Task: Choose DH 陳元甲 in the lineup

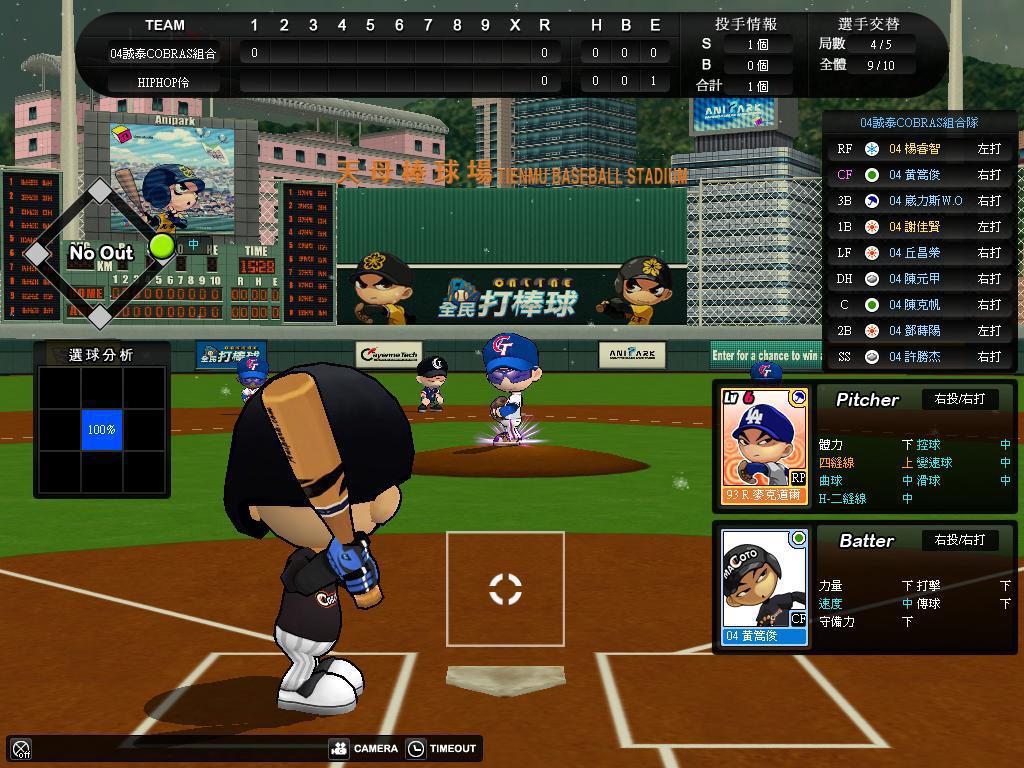Action: coord(920,279)
